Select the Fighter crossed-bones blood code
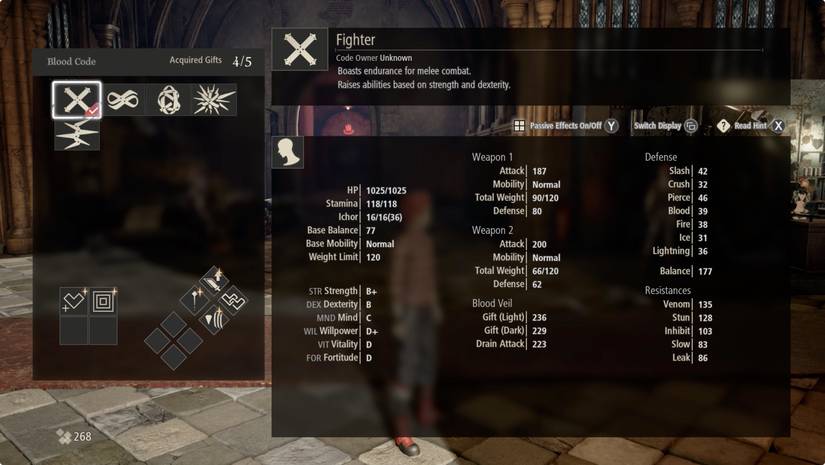 point(76,100)
